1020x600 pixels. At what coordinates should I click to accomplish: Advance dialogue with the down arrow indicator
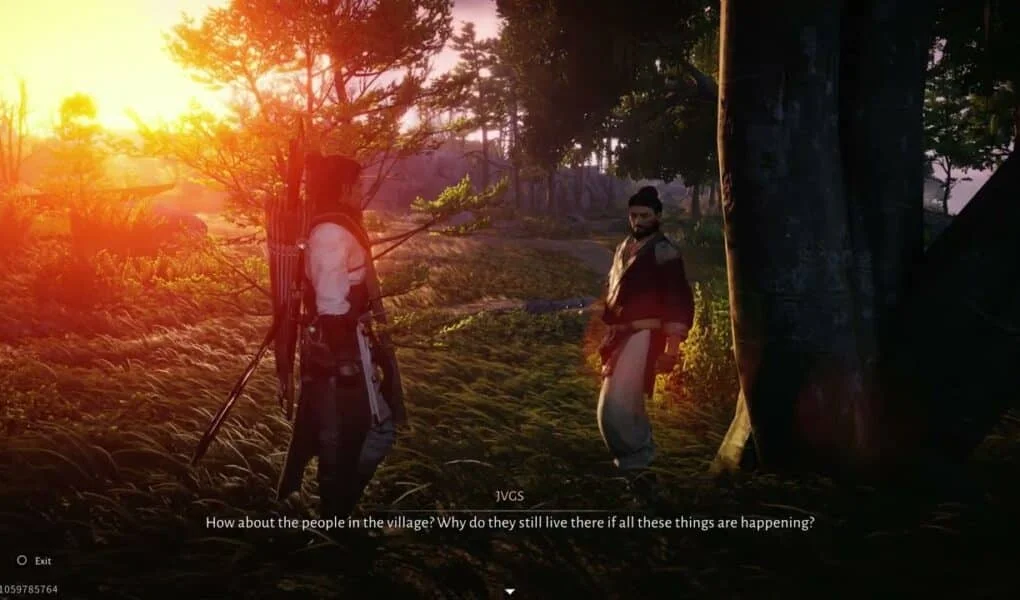tap(510, 591)
